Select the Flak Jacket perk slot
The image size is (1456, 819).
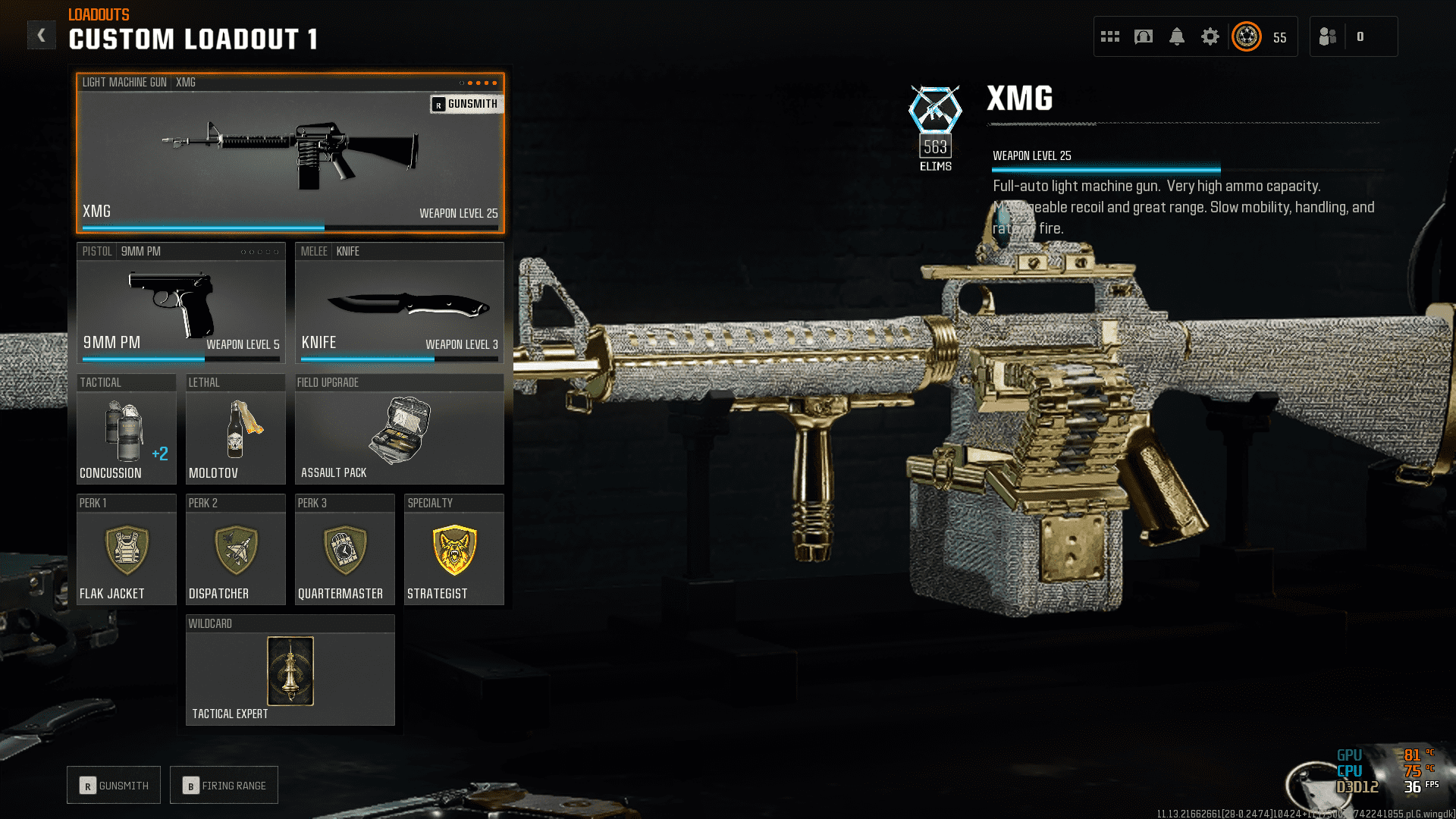pyautogui.click(x=126, y=551)
